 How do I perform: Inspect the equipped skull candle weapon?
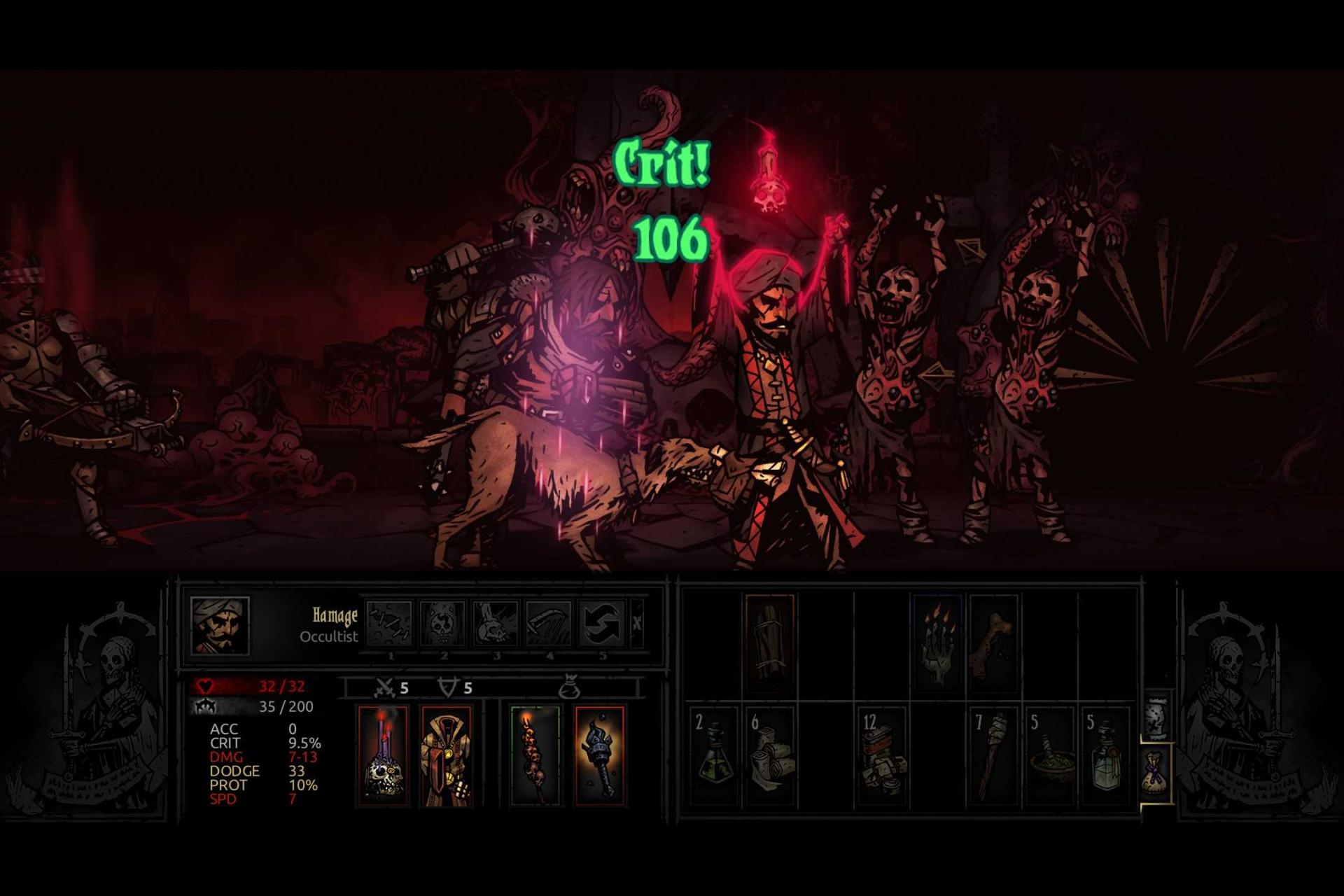click(383, 756)
